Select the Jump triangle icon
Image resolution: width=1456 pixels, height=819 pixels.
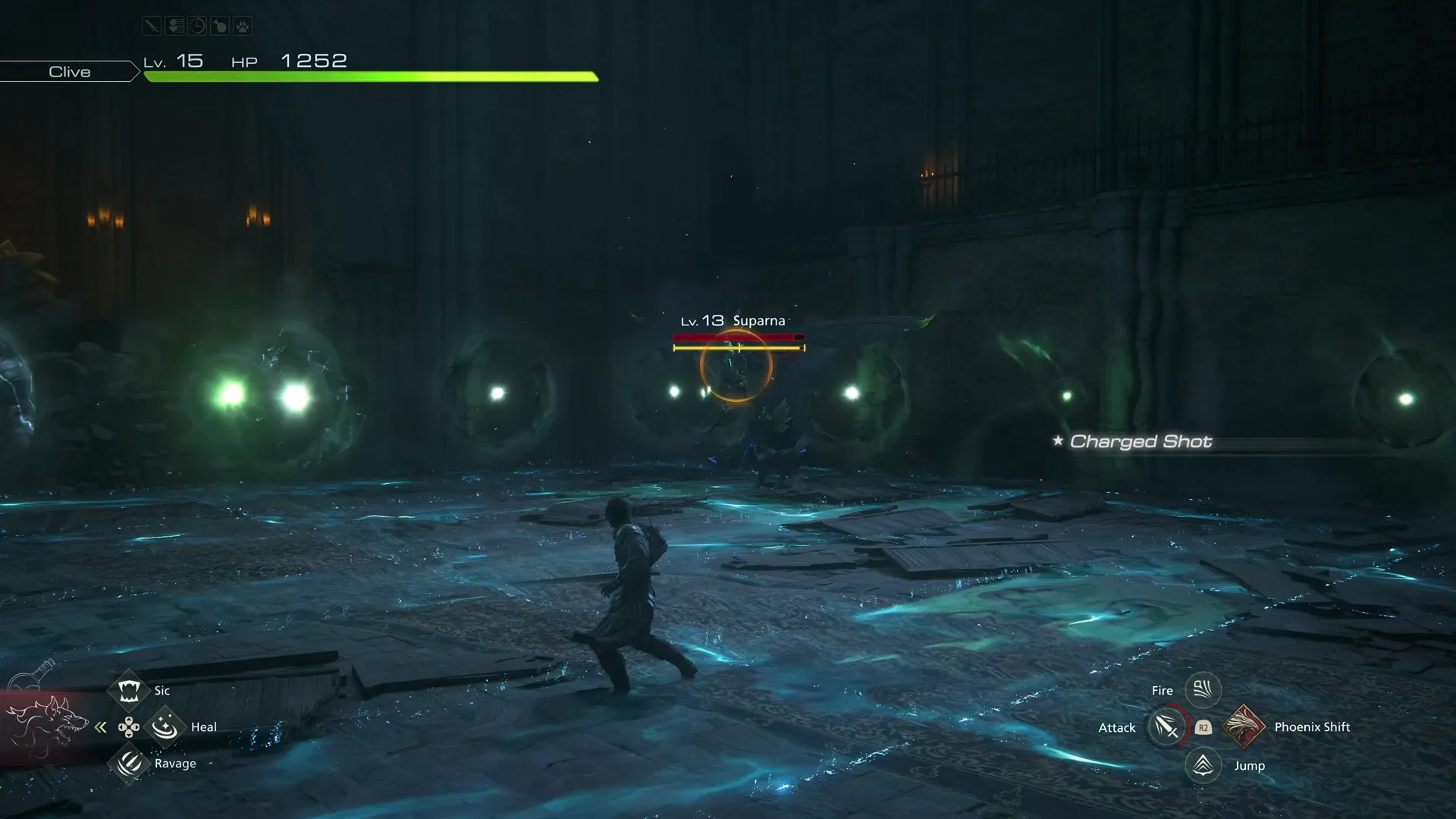click(x=1203, y=765)
